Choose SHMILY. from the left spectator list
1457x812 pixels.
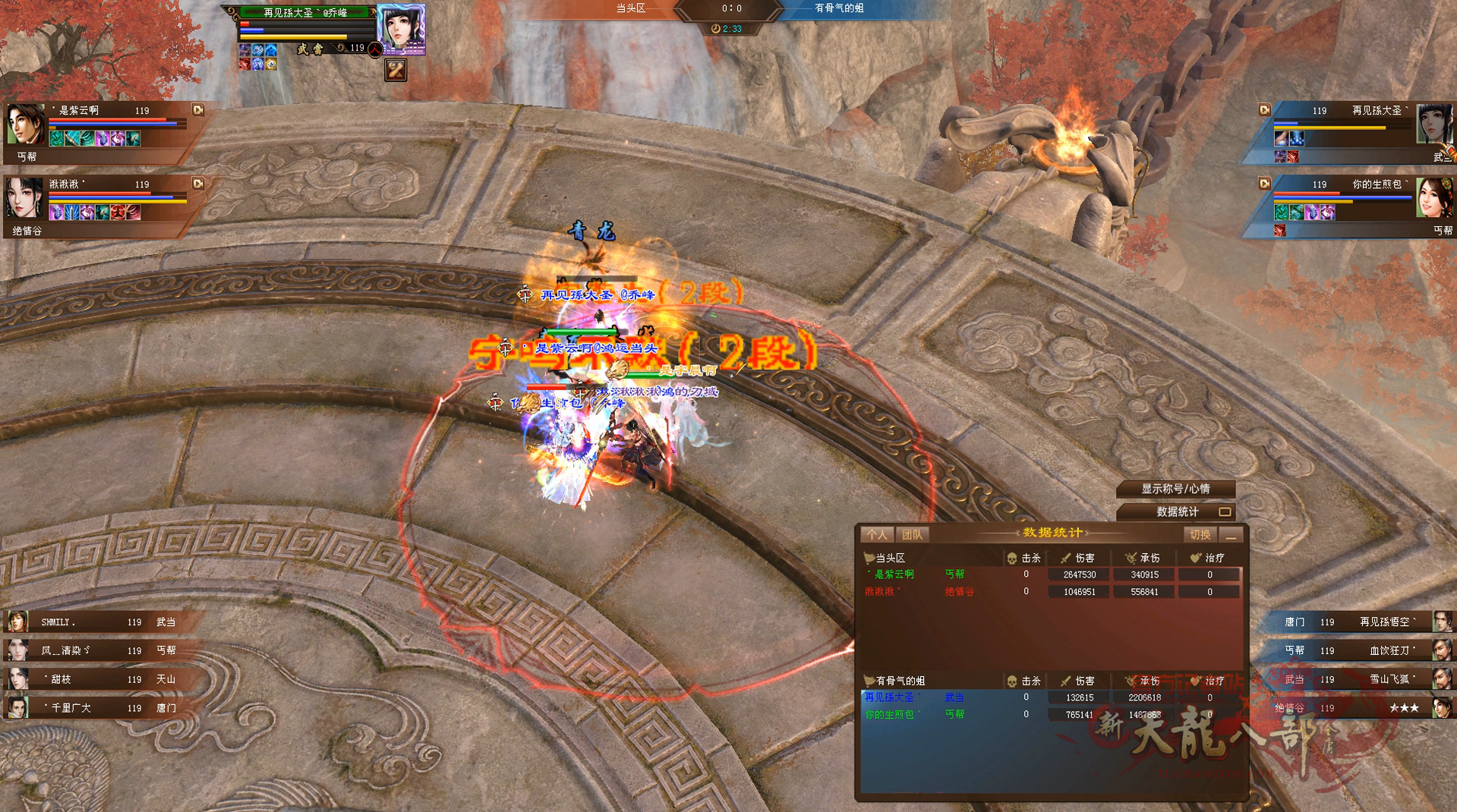click(x=91, y=622)
